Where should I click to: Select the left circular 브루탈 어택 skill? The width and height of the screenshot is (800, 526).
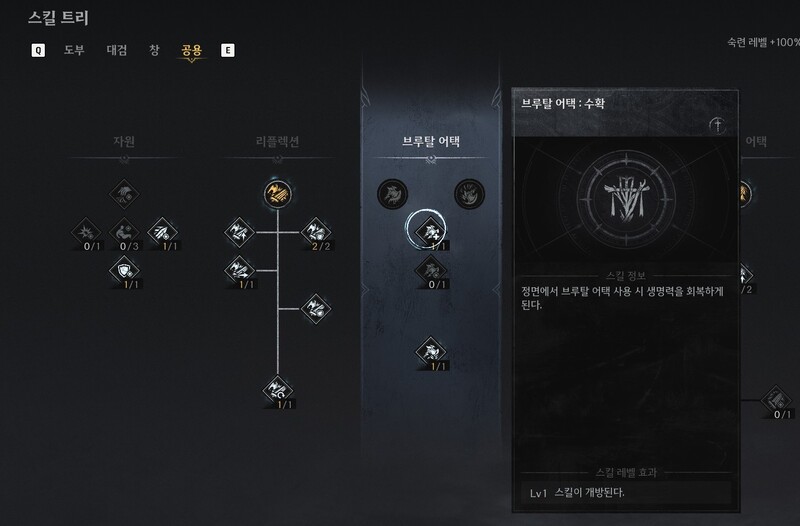[x=390, y=192]
